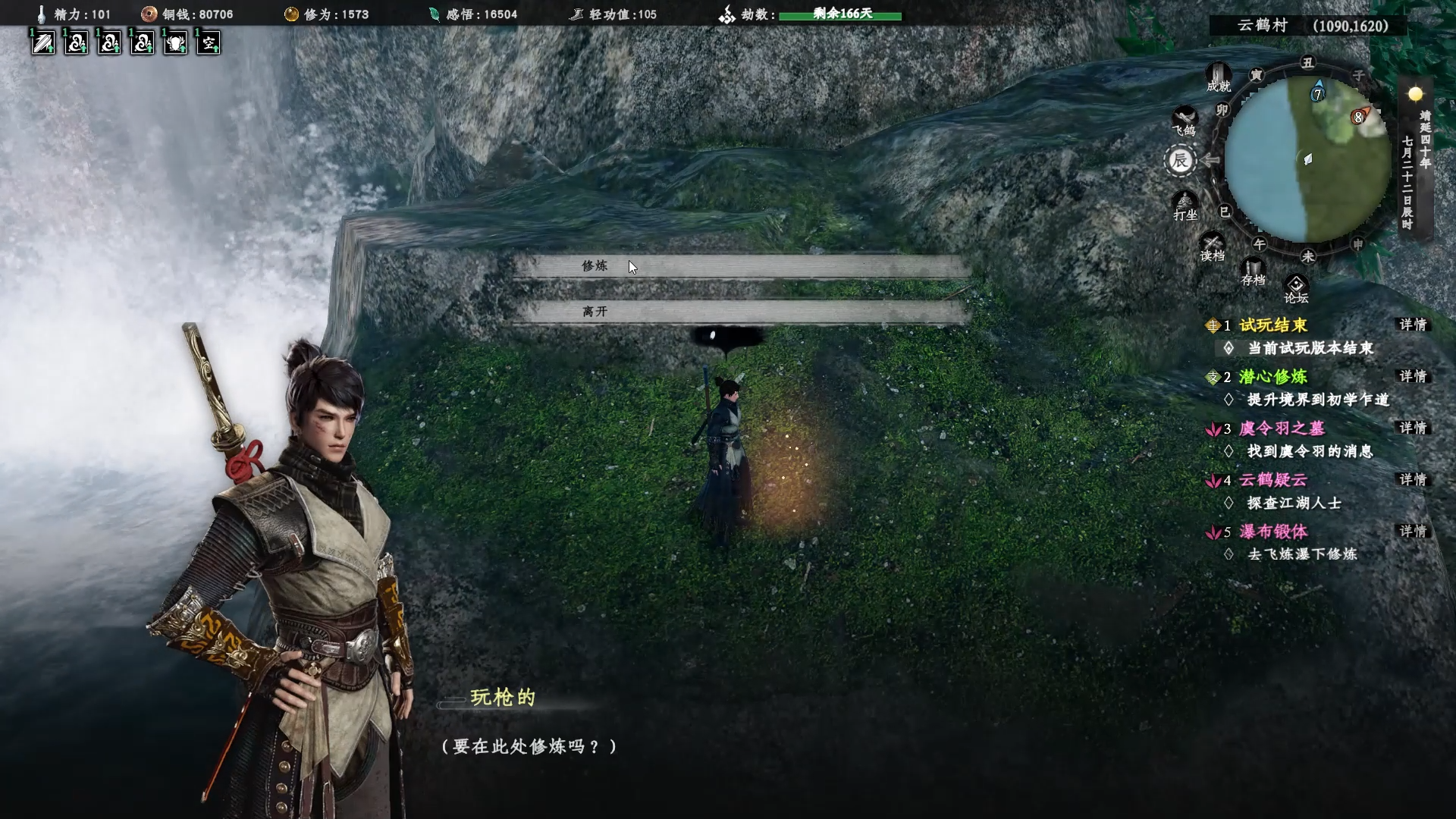Show 详情 details for quest 潜心修炼
The height and width of the screenshot is (819, 1456).
click(1413, 376)
